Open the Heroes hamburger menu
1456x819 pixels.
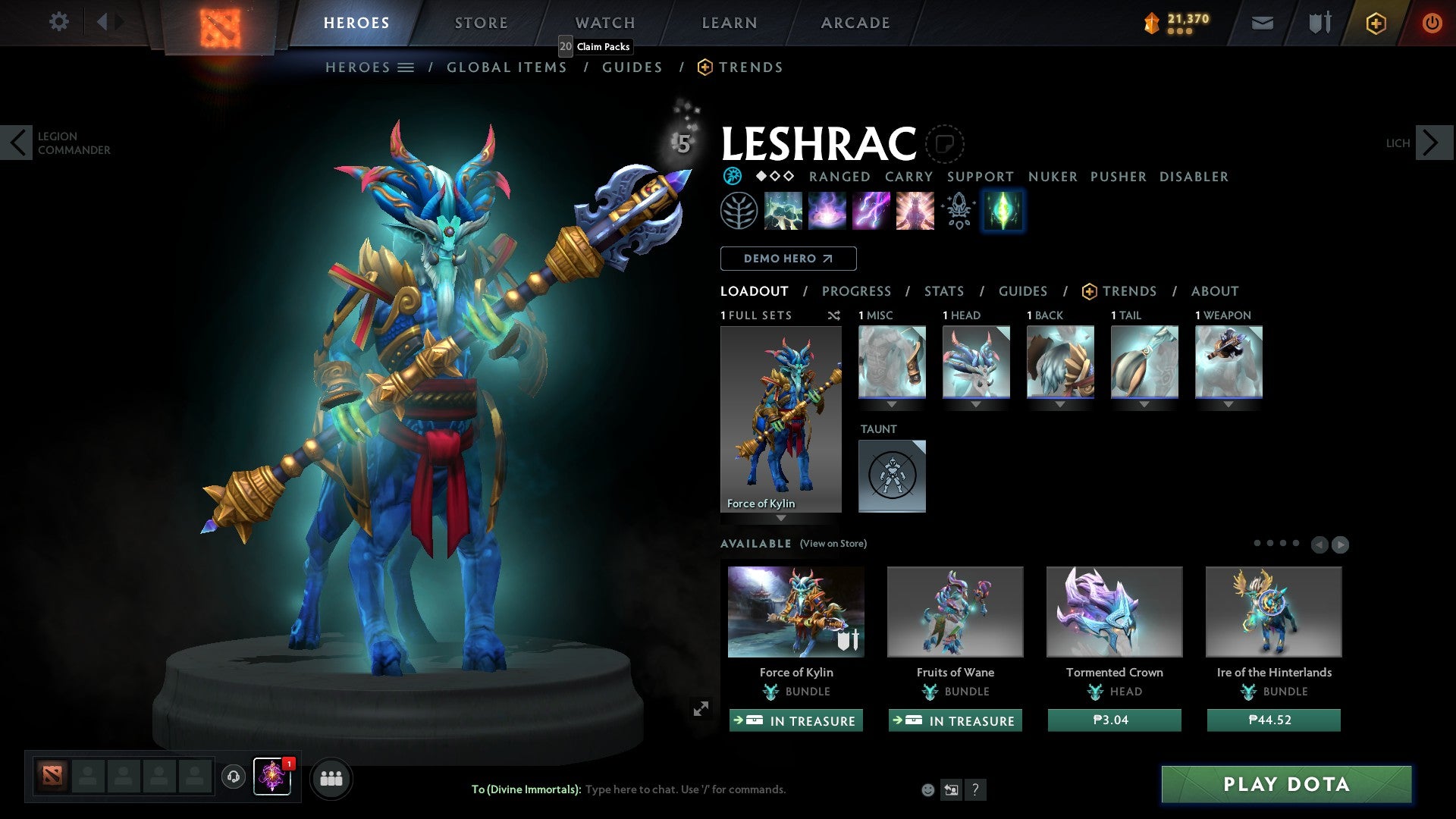click(x=406, y=67)
